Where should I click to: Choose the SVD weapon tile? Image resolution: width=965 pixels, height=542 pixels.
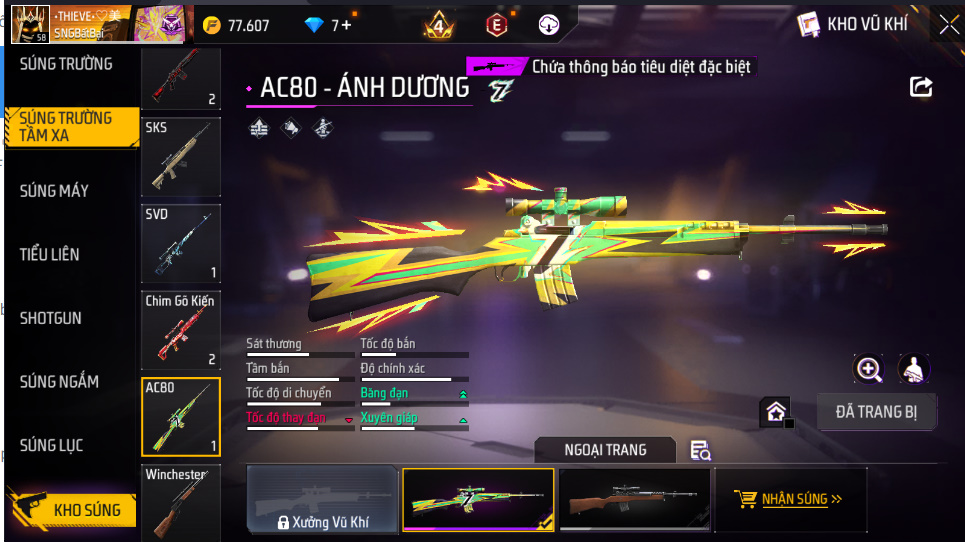click(x=181, y=244)
